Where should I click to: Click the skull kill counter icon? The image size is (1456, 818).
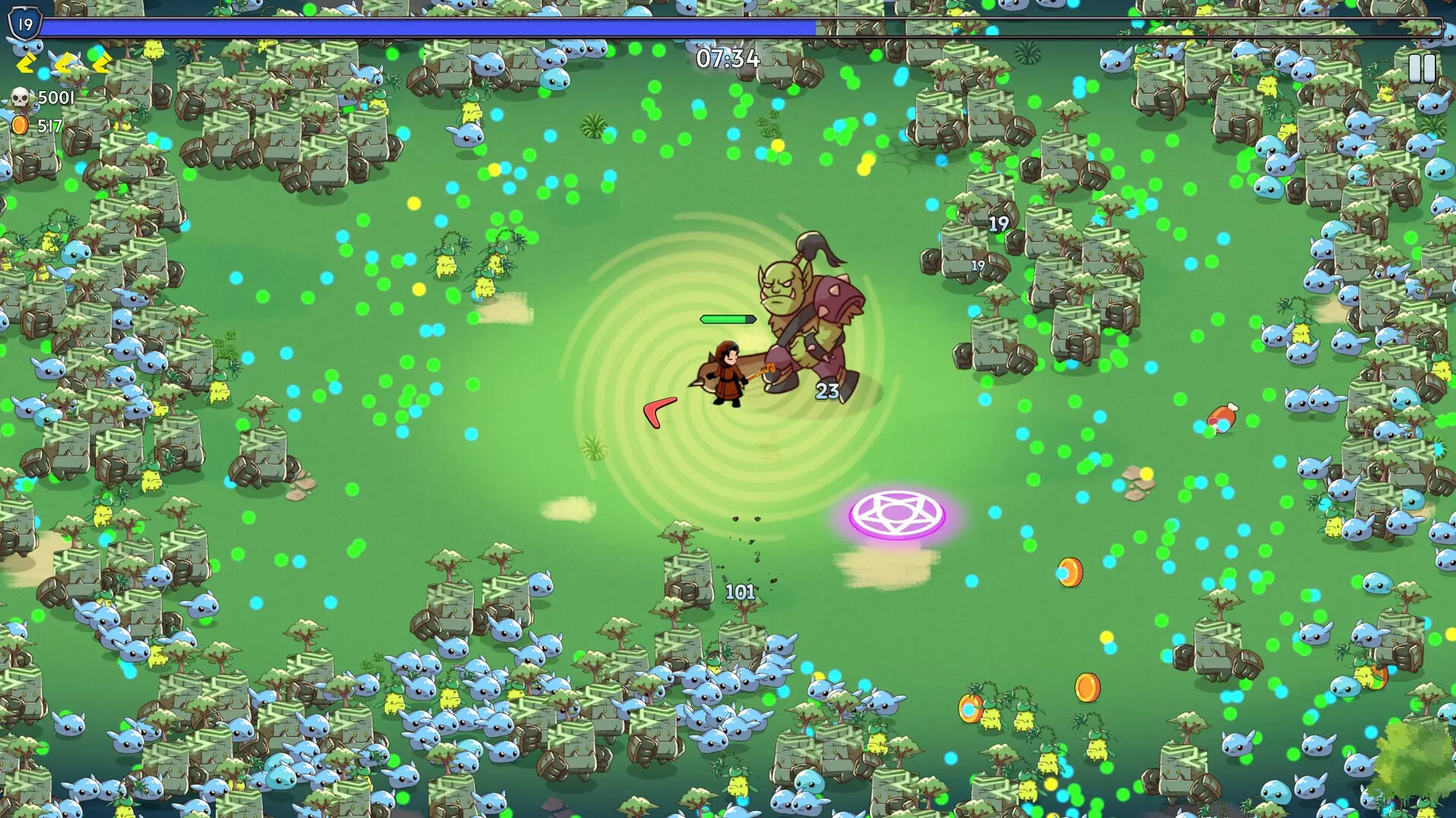[20, 97]
